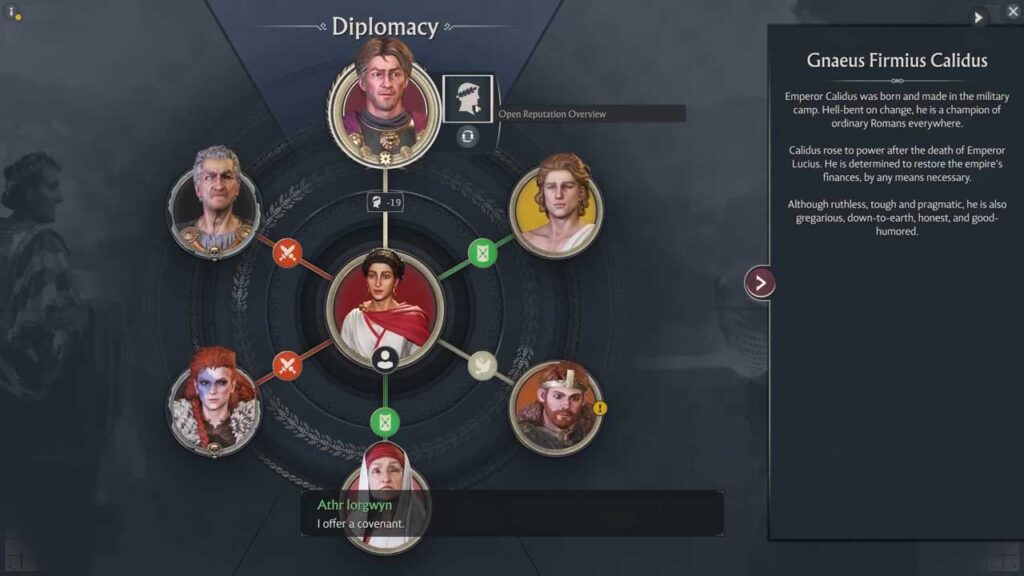Click the circular swap arrows icon
Screen dimensions: 1024x576
pyautogui.click(x=467, y=136)
